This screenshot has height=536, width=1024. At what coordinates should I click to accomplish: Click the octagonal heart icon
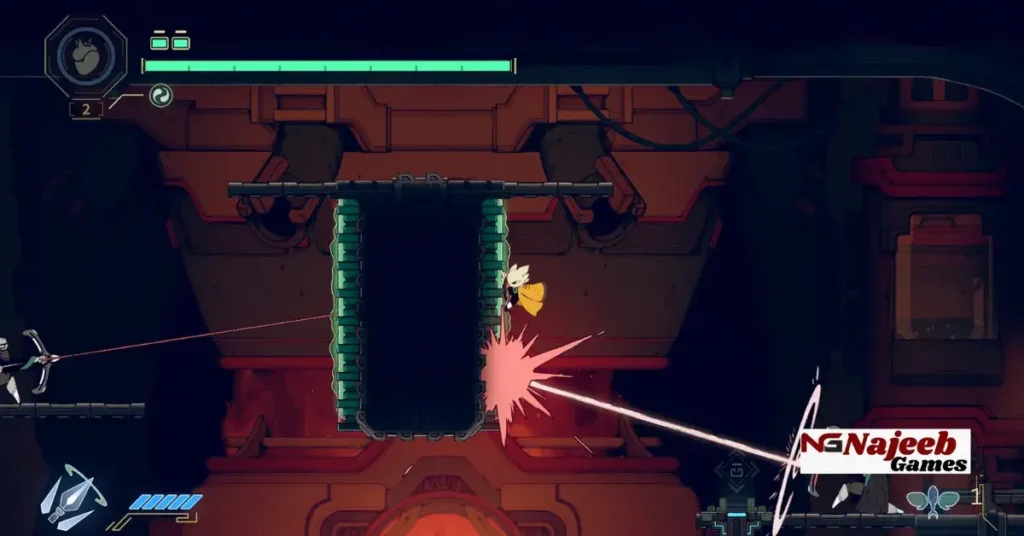[x=86, y=55]
